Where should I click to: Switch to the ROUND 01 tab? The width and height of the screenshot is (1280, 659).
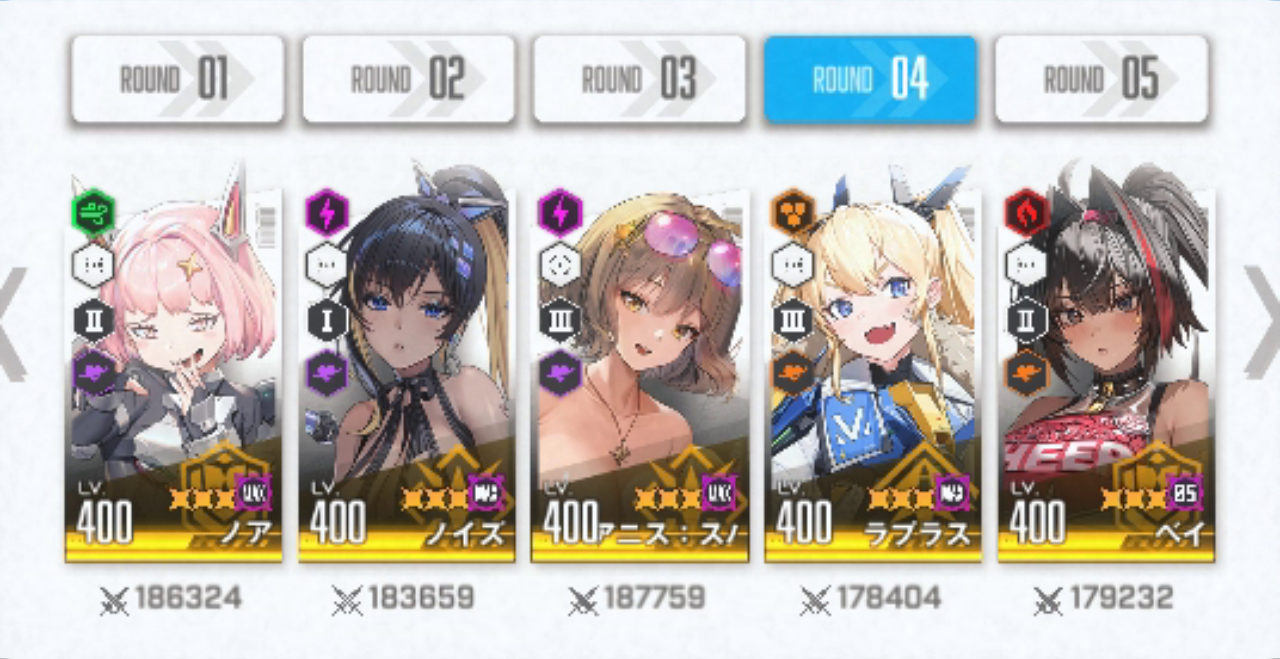[177, 79]
